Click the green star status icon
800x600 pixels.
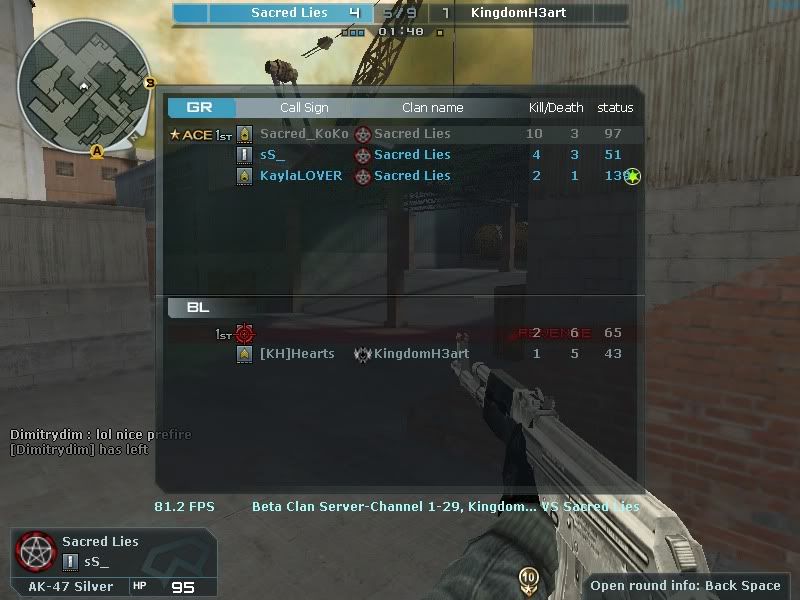pos(632,177)
